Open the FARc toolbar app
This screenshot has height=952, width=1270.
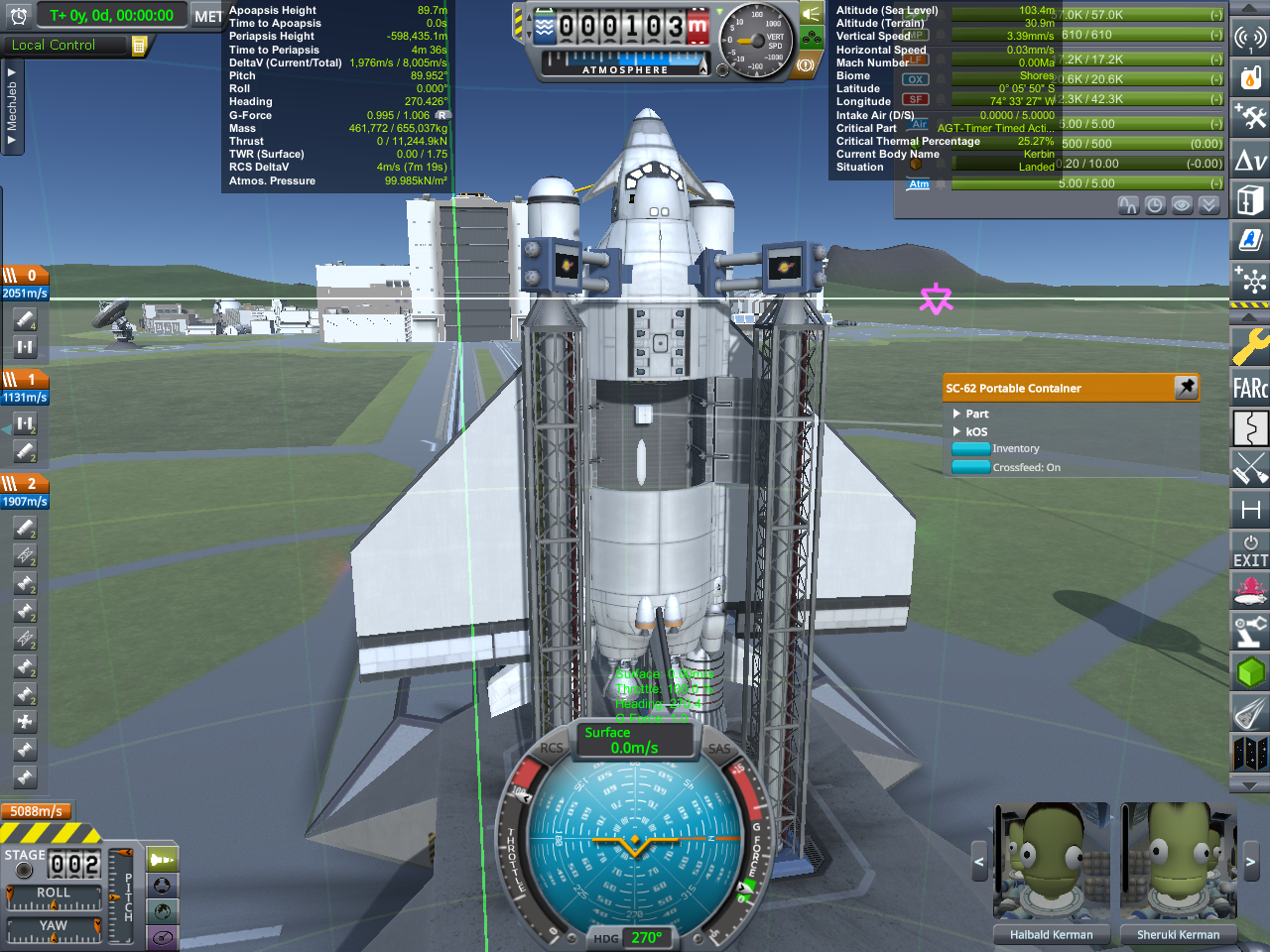[x=1250, y=387]
